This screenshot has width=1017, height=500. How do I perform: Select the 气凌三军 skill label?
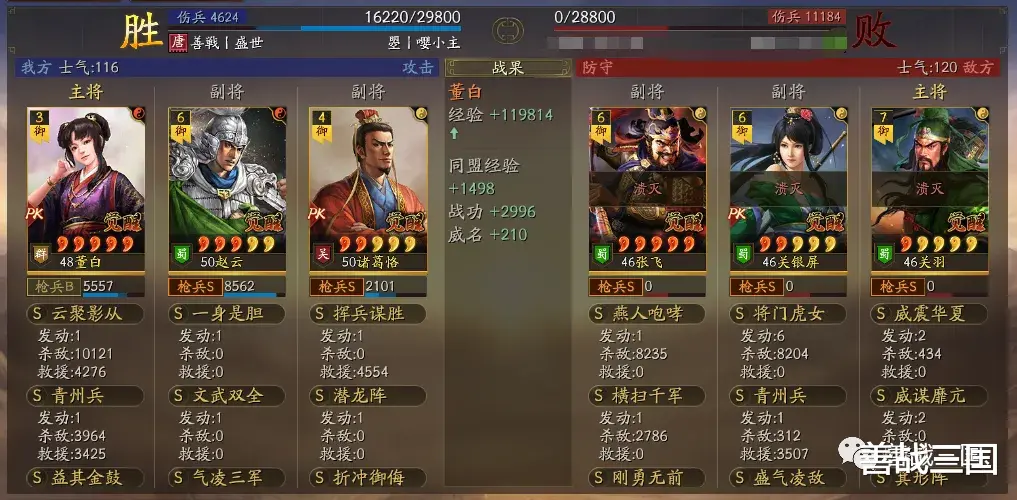(x=226, y=478)
